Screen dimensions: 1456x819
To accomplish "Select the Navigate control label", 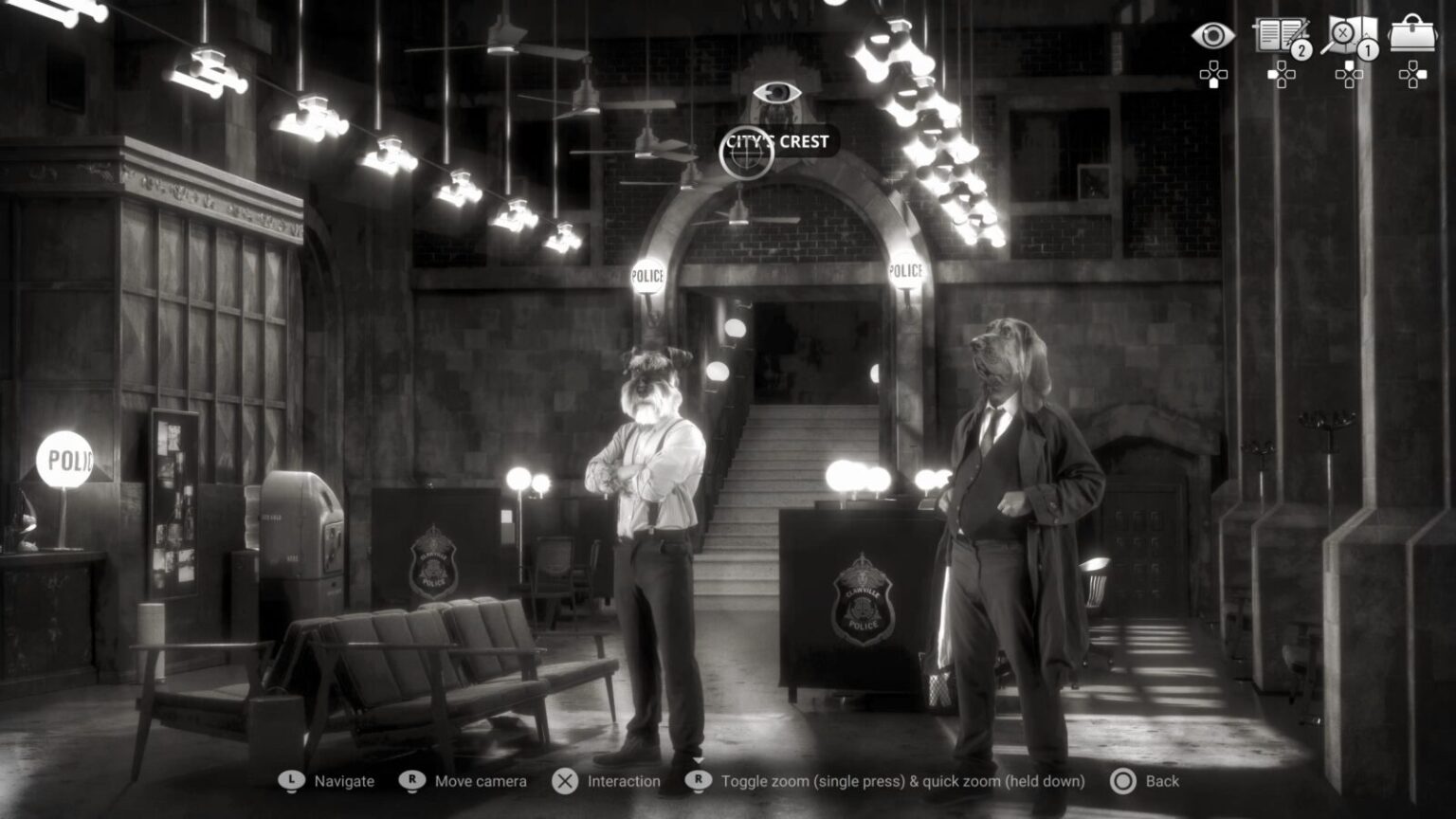I will pyautogui.click(x=343, y=781).
